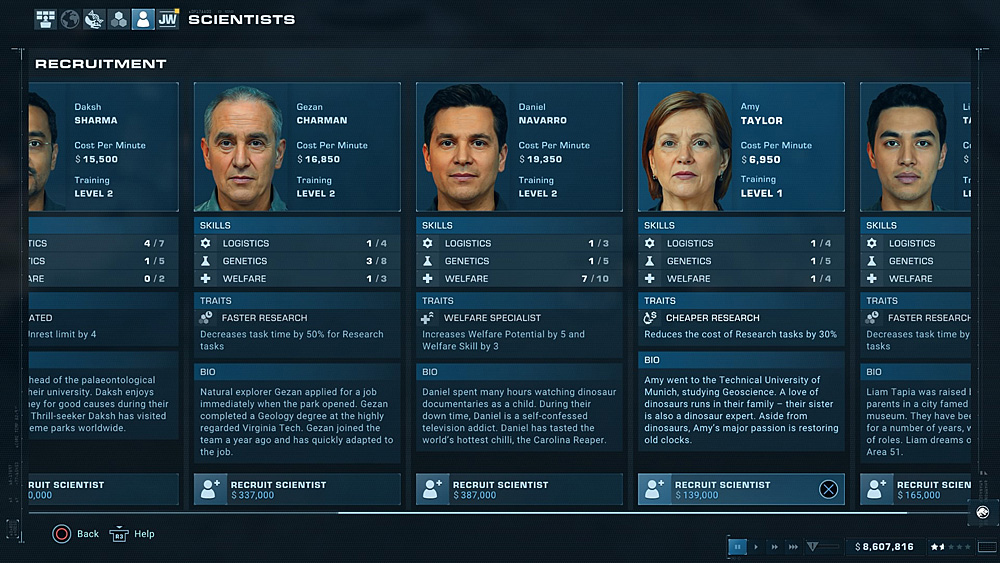1000x563 pixels.
Task: Set game speed to normal play
Action: pyautogui.click(x=756, y=547)
